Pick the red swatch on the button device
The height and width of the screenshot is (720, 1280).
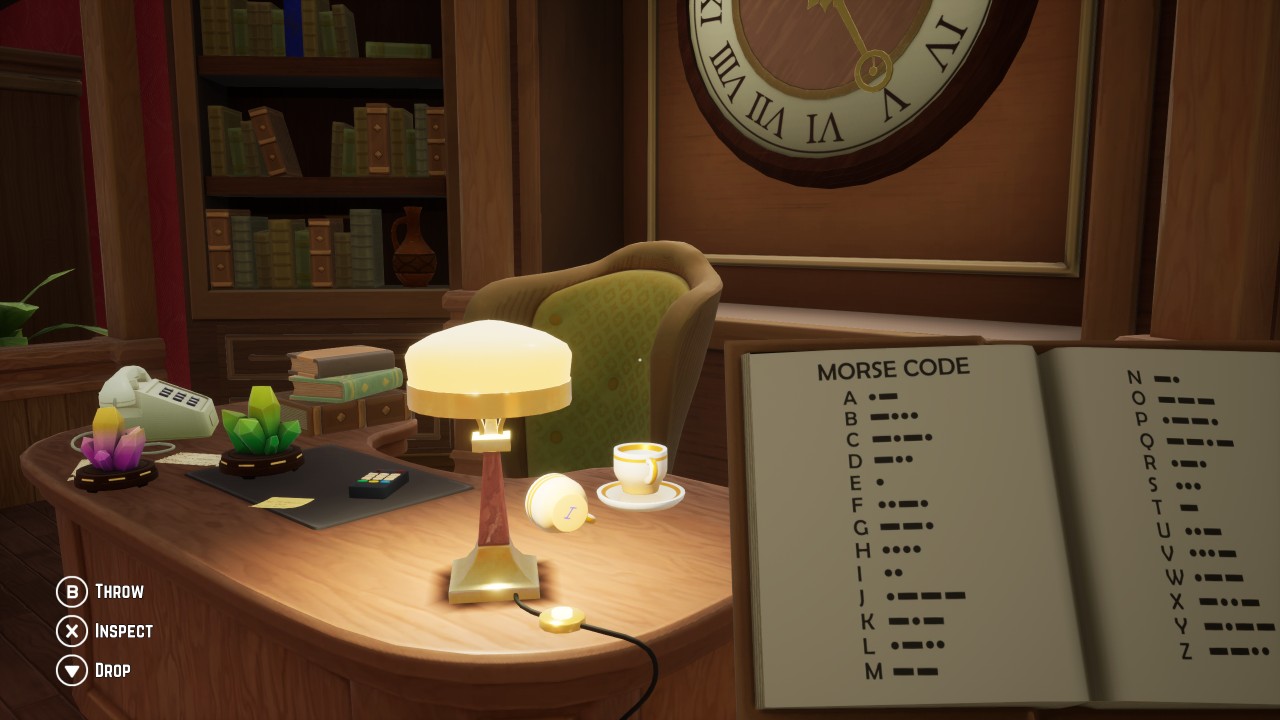click(x=401, y=470)
